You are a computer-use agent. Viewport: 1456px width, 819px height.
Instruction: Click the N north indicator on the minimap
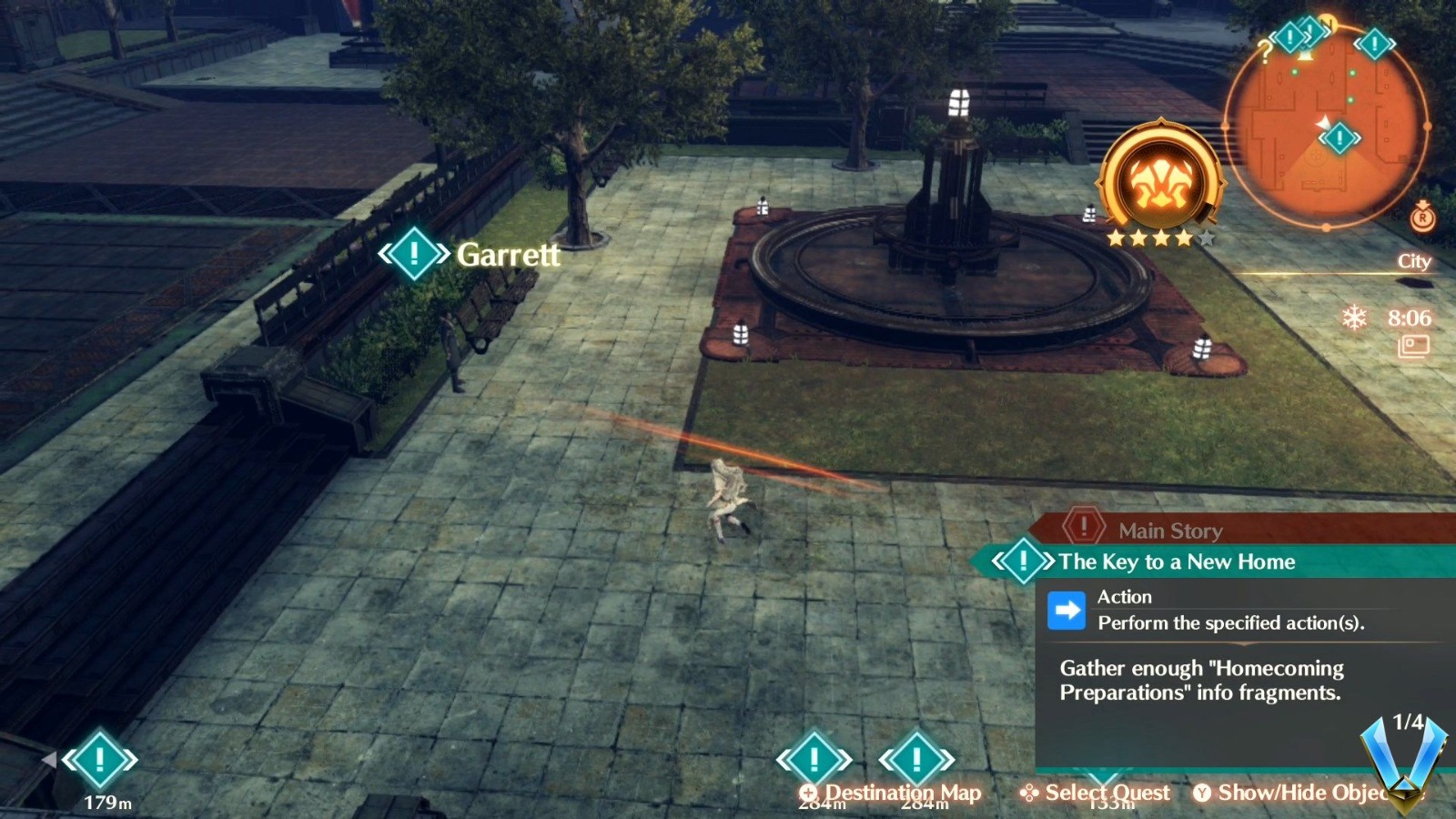tap(1326, 25)
